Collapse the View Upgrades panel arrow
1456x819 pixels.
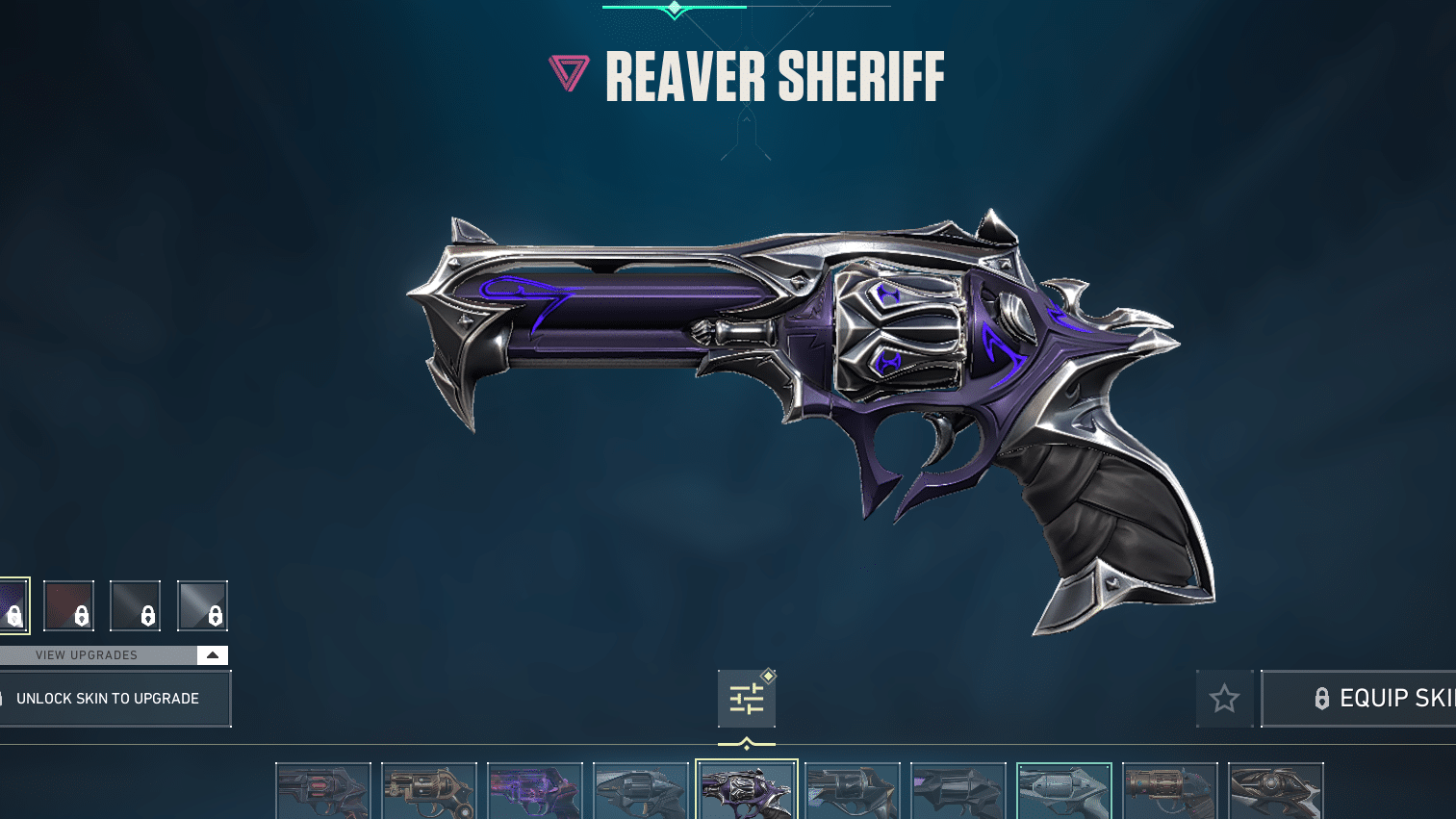point(212,654)
